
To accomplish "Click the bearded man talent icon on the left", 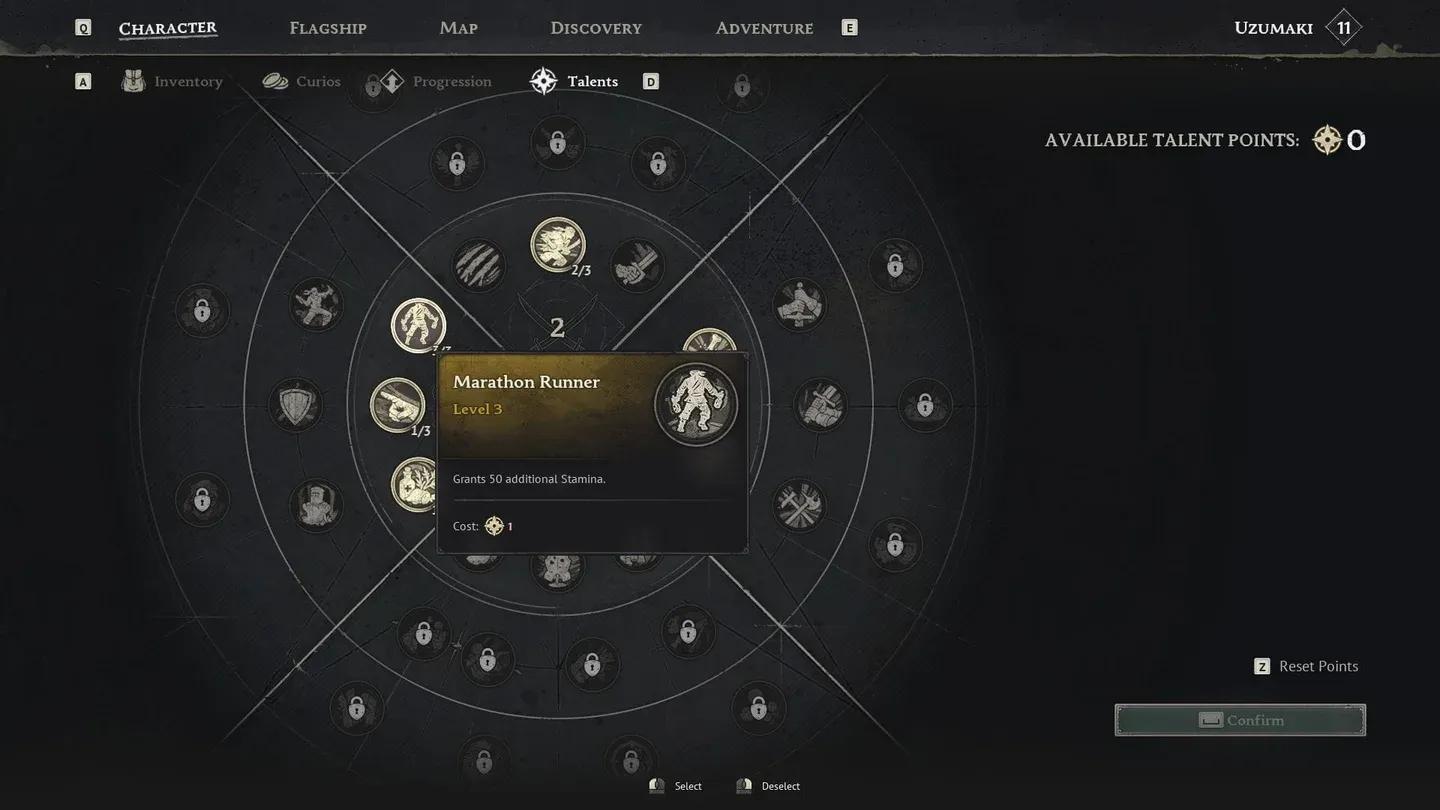I will [316, 506].
